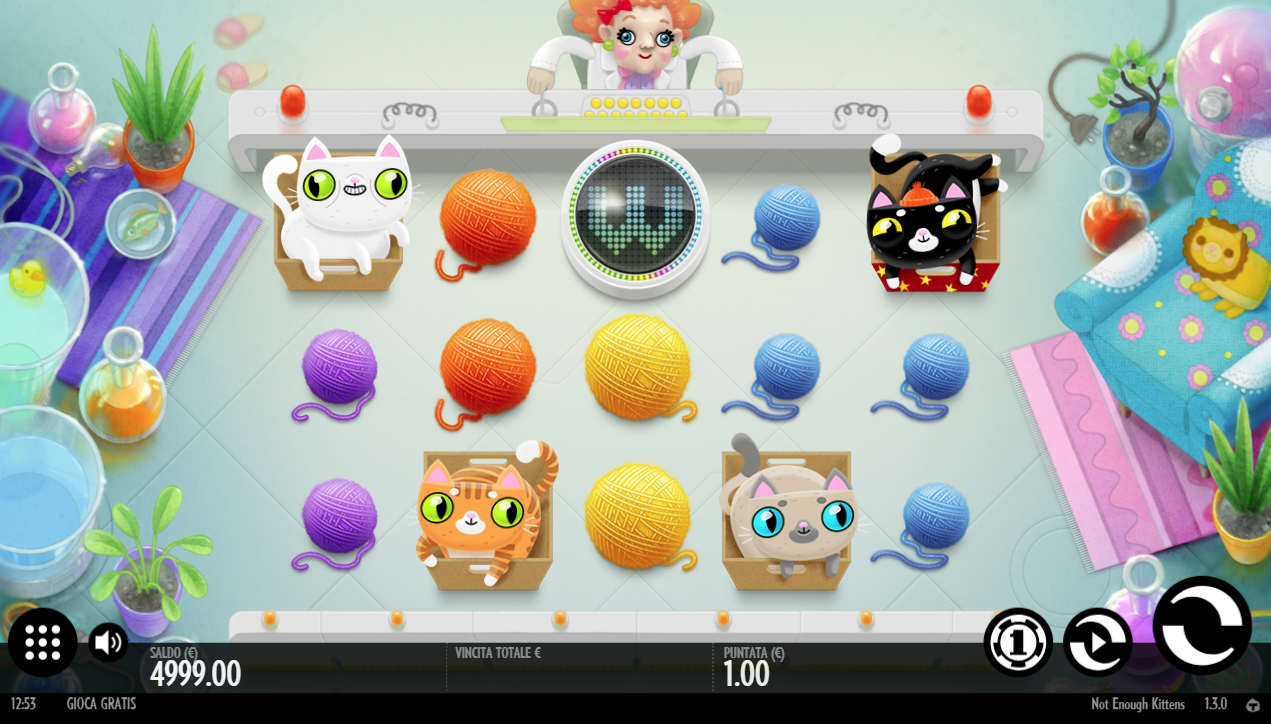Toggle sound with the speaker icon
1271x724 pixels.
point(108,642)
